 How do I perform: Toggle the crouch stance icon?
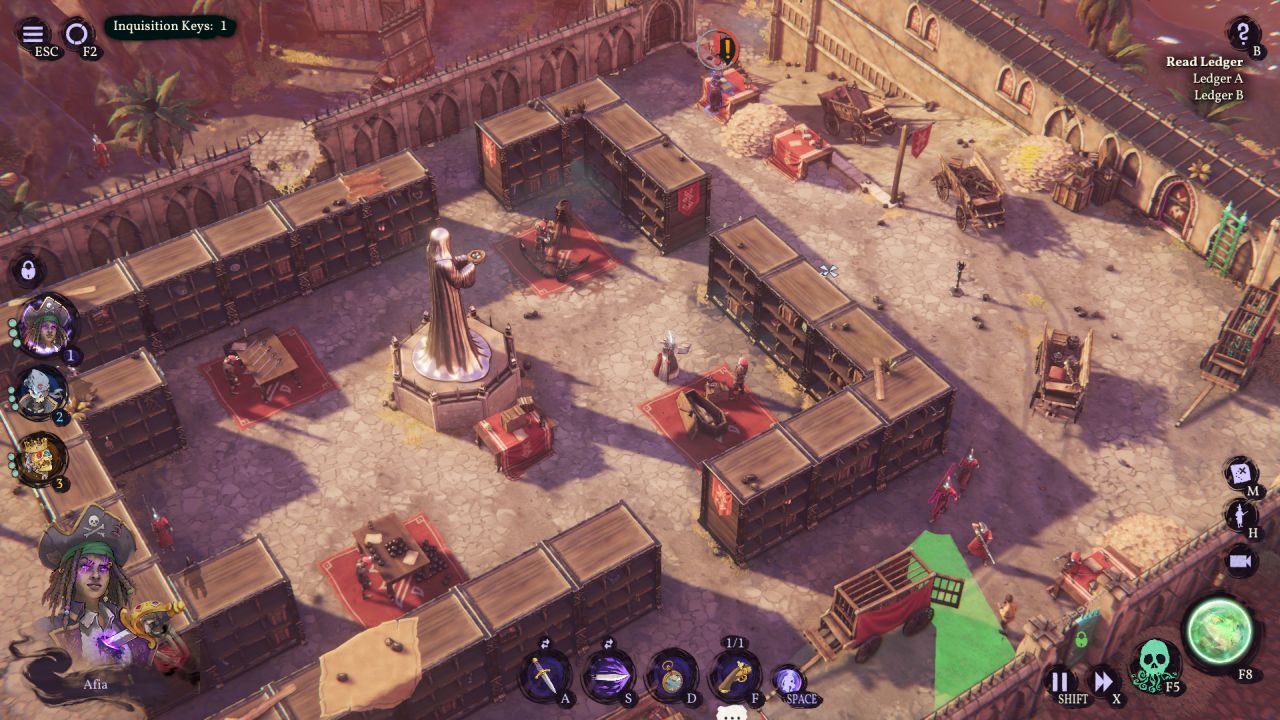[789, 682]
